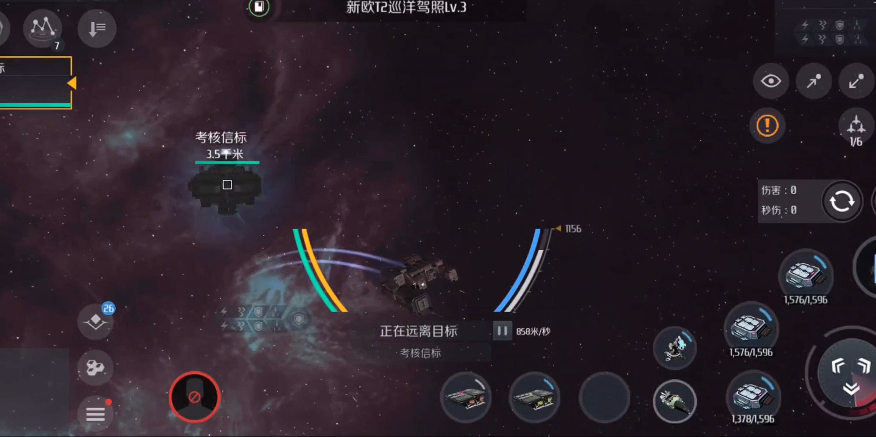Tap the diagonal double-arrow icon at top right
This screenshot has width=876, height=437.
tap(857, 82)
